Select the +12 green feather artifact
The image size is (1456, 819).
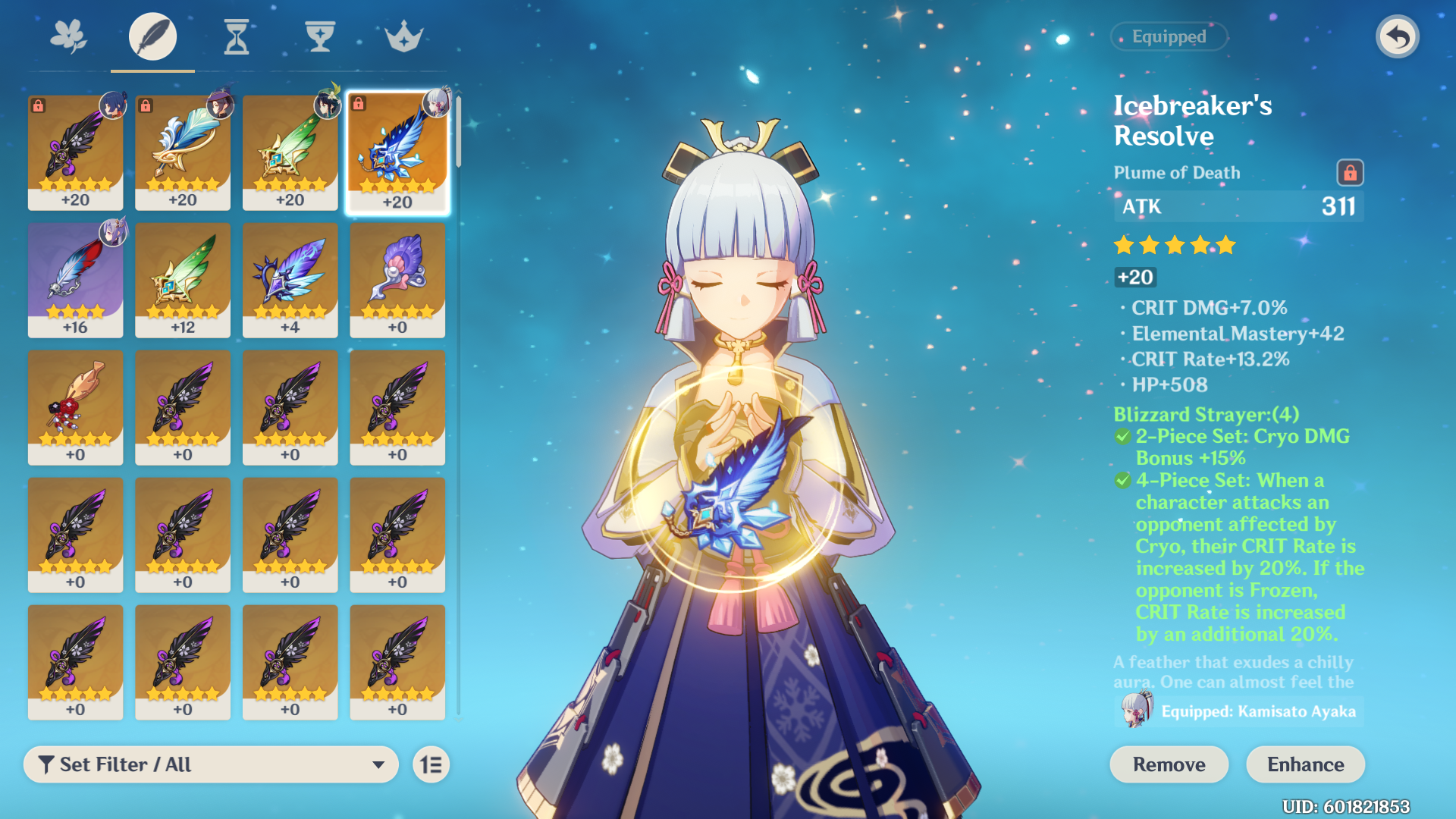pos(183,280)
